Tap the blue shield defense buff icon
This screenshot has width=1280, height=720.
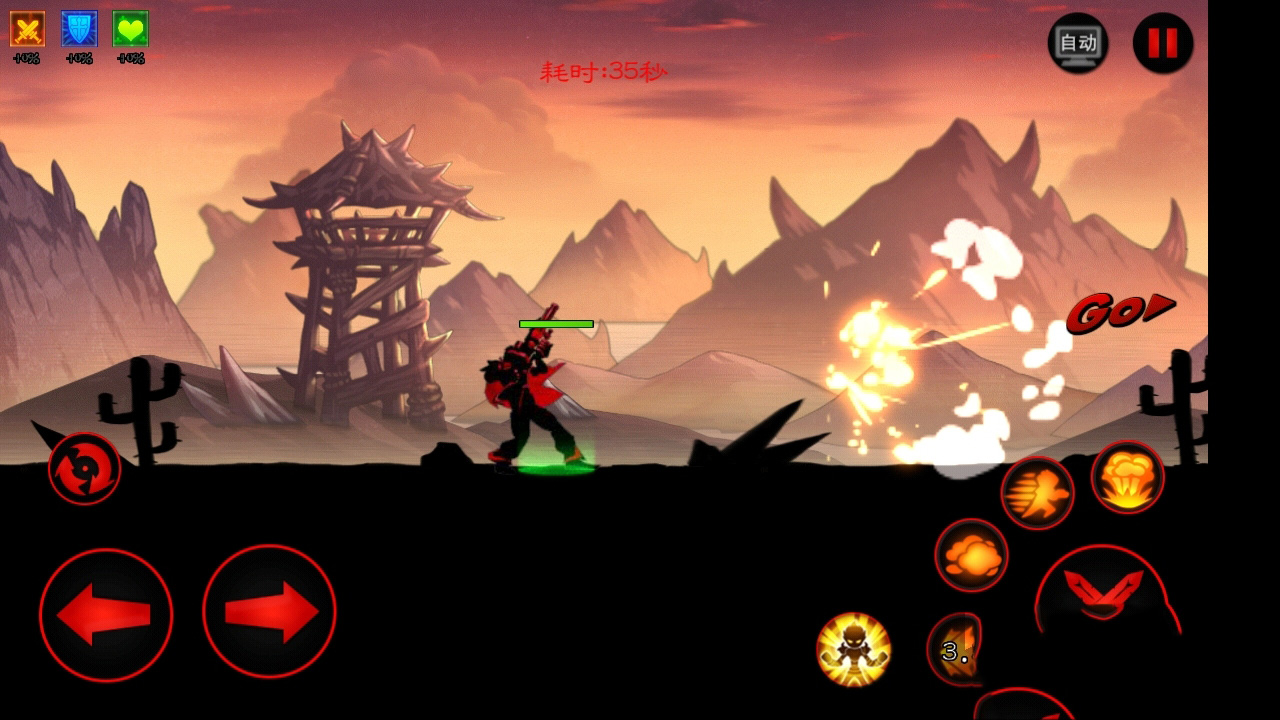[x=79, y=29]
